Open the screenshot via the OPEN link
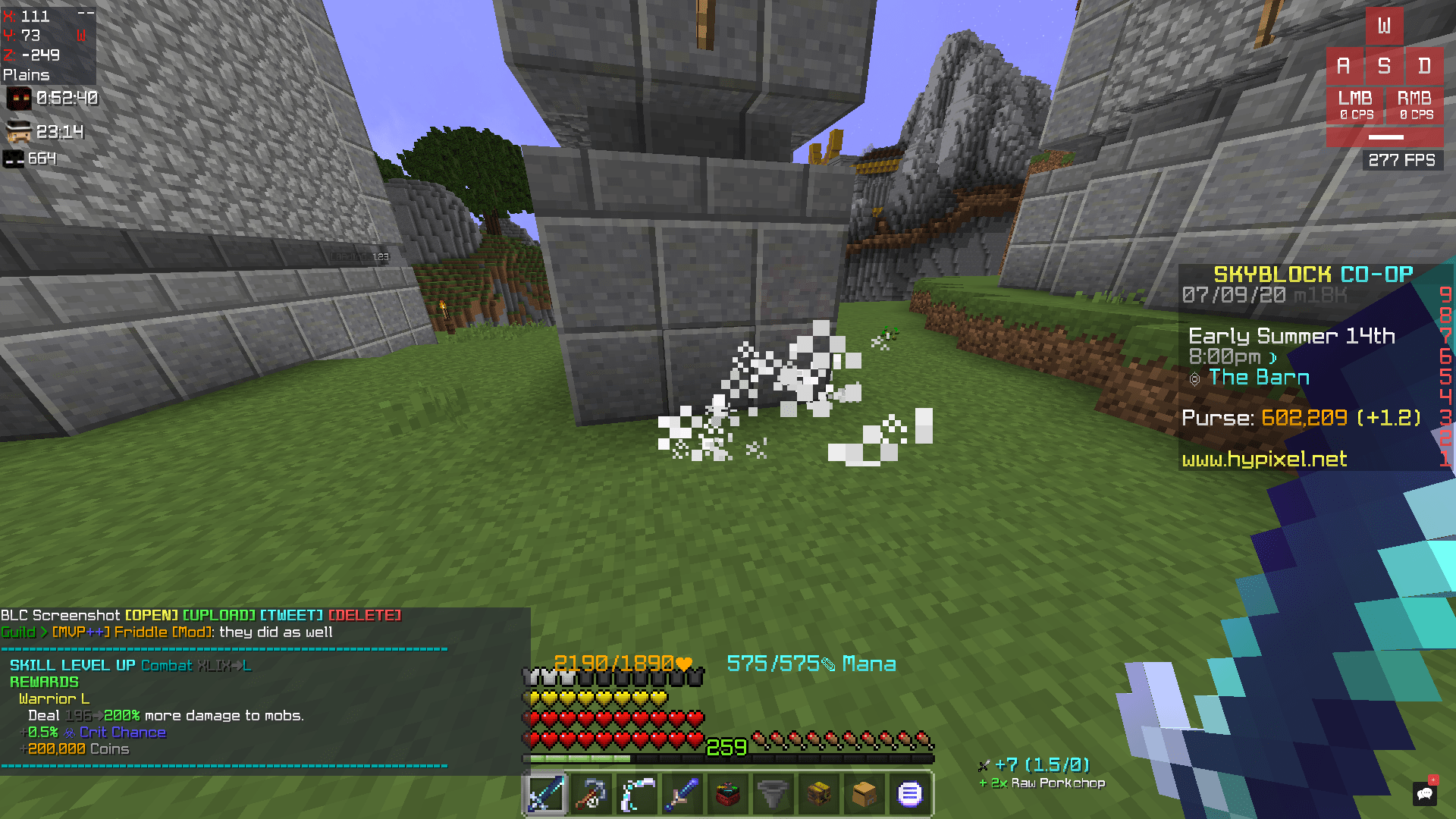This screenshot has width=1456, height=819. pyautogui.click(x=152, y=615)
